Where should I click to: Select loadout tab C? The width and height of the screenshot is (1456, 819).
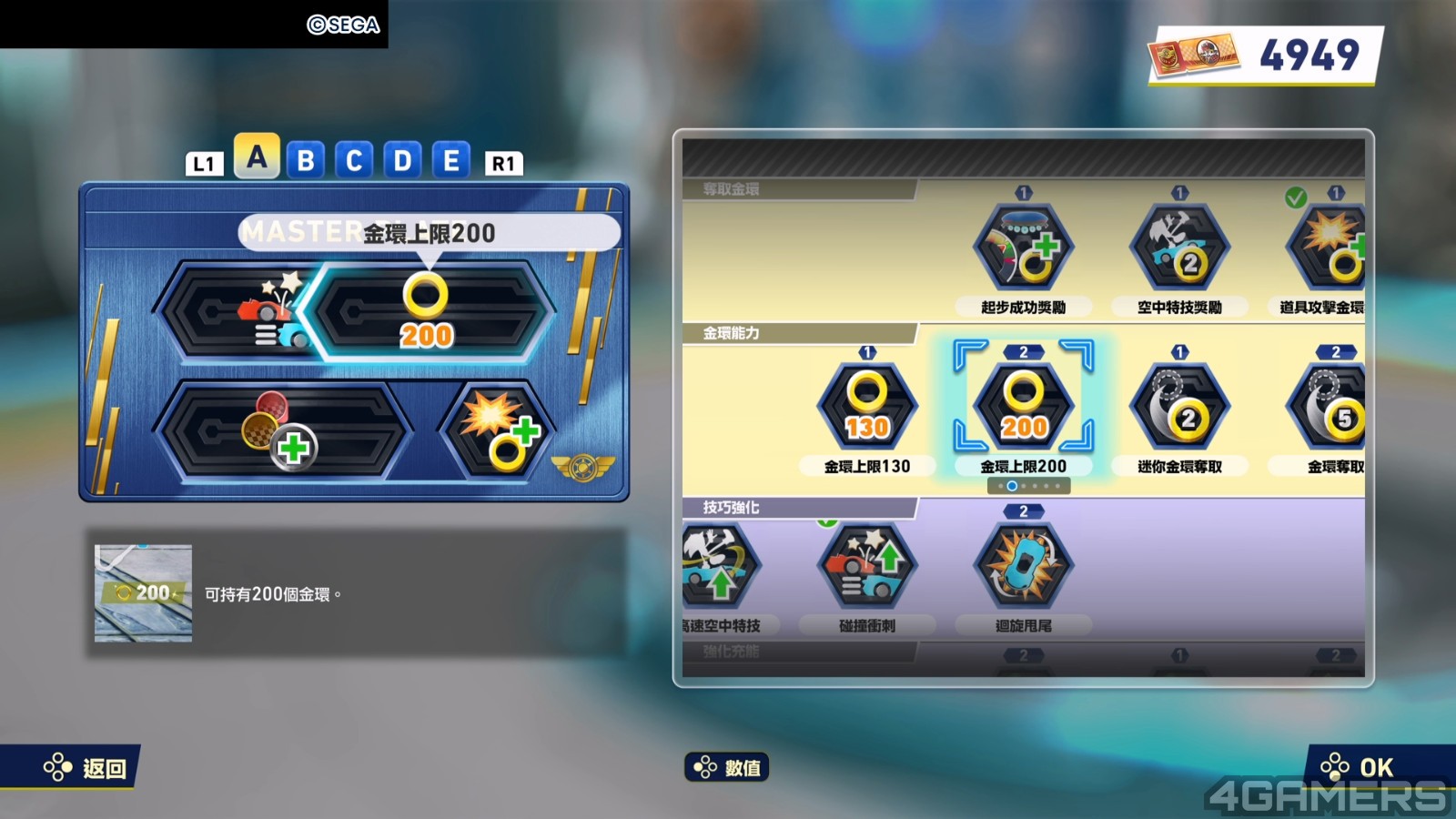[x=354, y=161]
